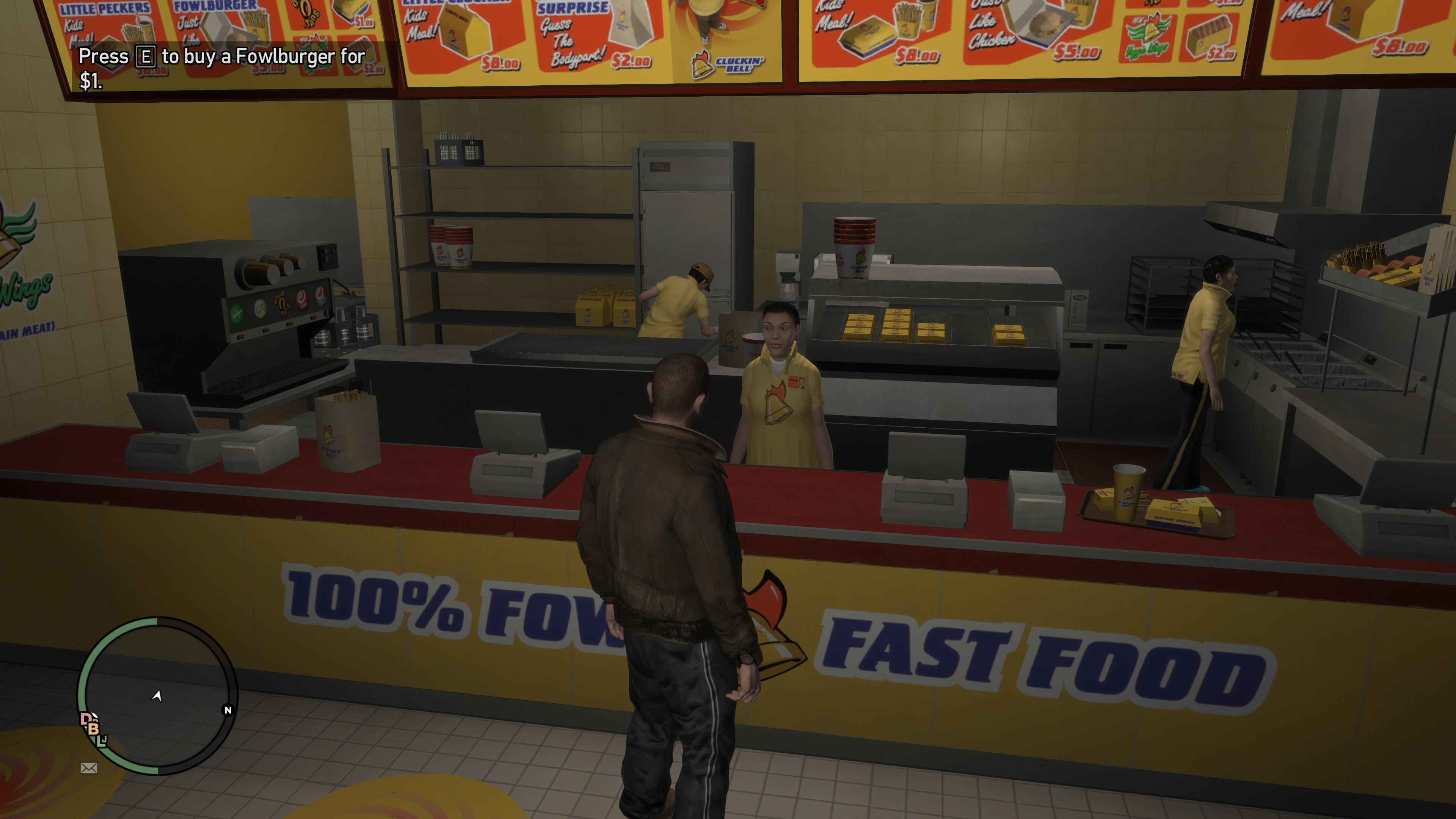The width and height of the screenshot is (1456, 819).
Task: Toggle the player arrow on the minimap
Action: tap(157, 697)
